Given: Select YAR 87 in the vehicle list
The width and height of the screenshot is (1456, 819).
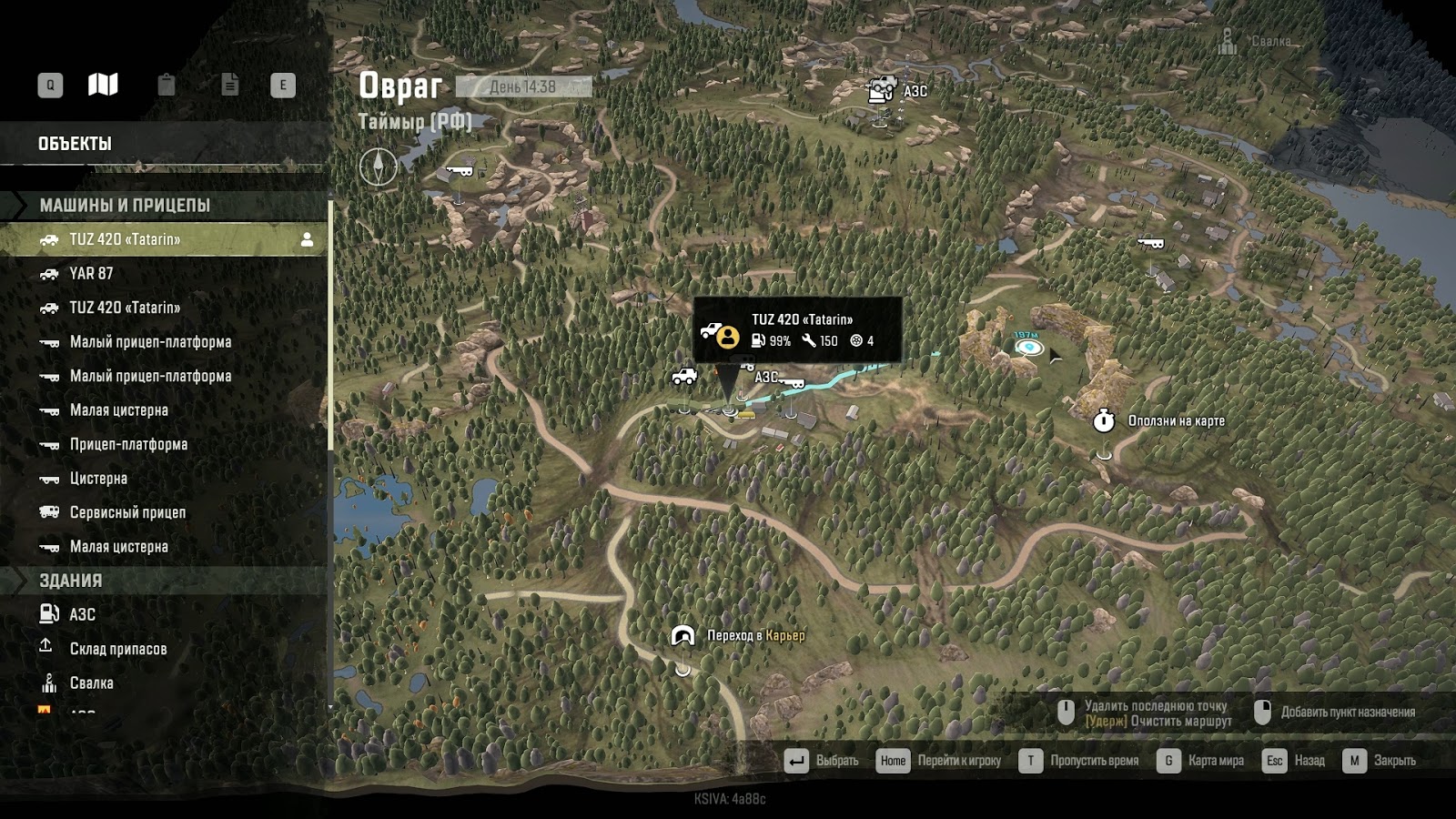Looking at the screenshot, I should click(91, 274).
